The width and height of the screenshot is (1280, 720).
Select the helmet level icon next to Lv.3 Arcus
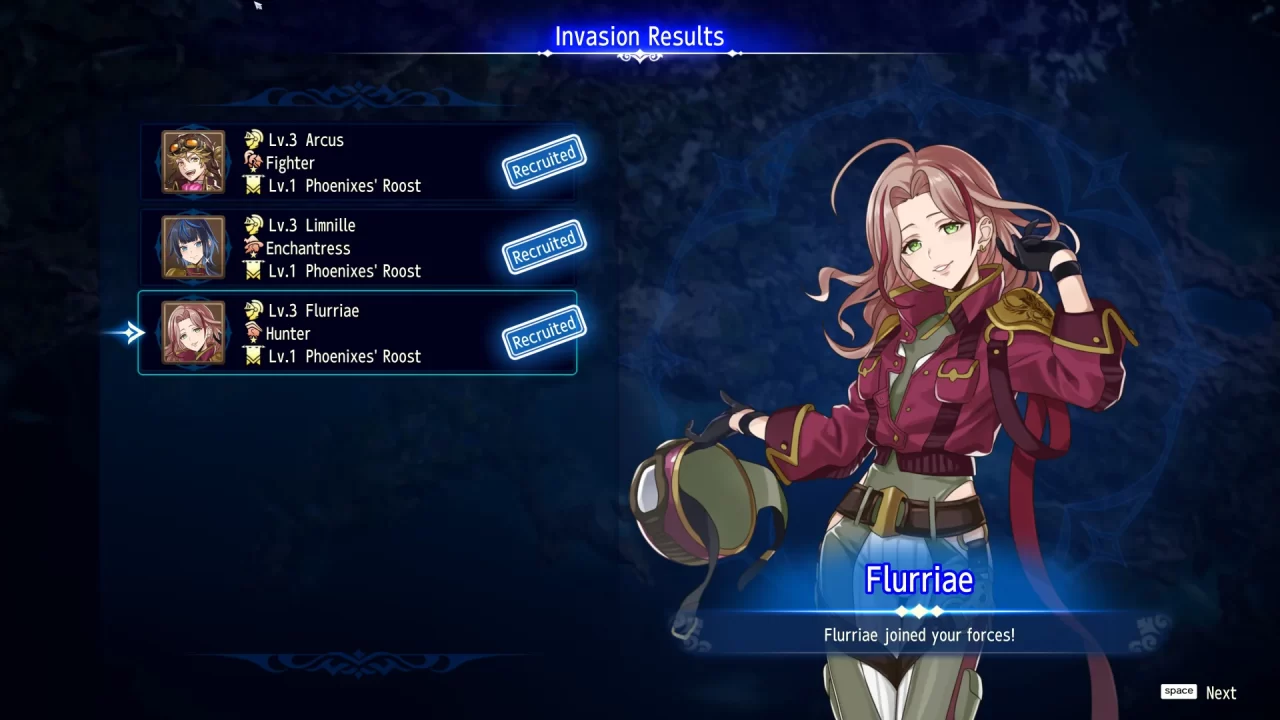click(x=252, y=140)
